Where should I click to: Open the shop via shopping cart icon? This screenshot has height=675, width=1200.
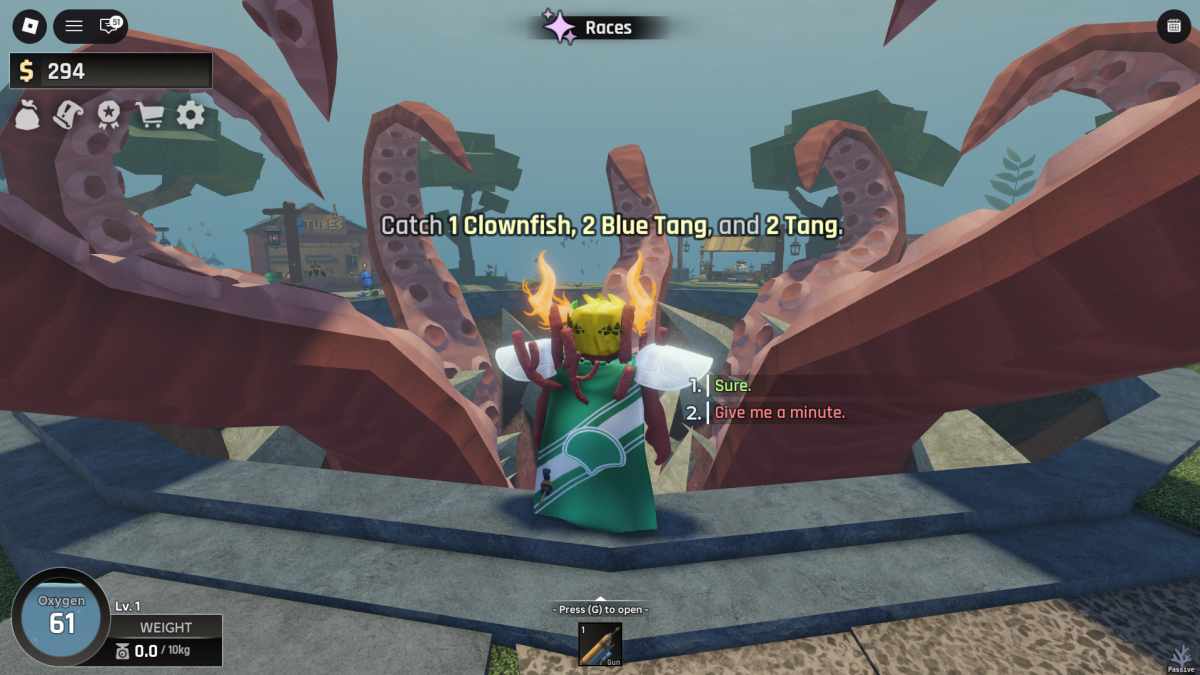[150, 115]
